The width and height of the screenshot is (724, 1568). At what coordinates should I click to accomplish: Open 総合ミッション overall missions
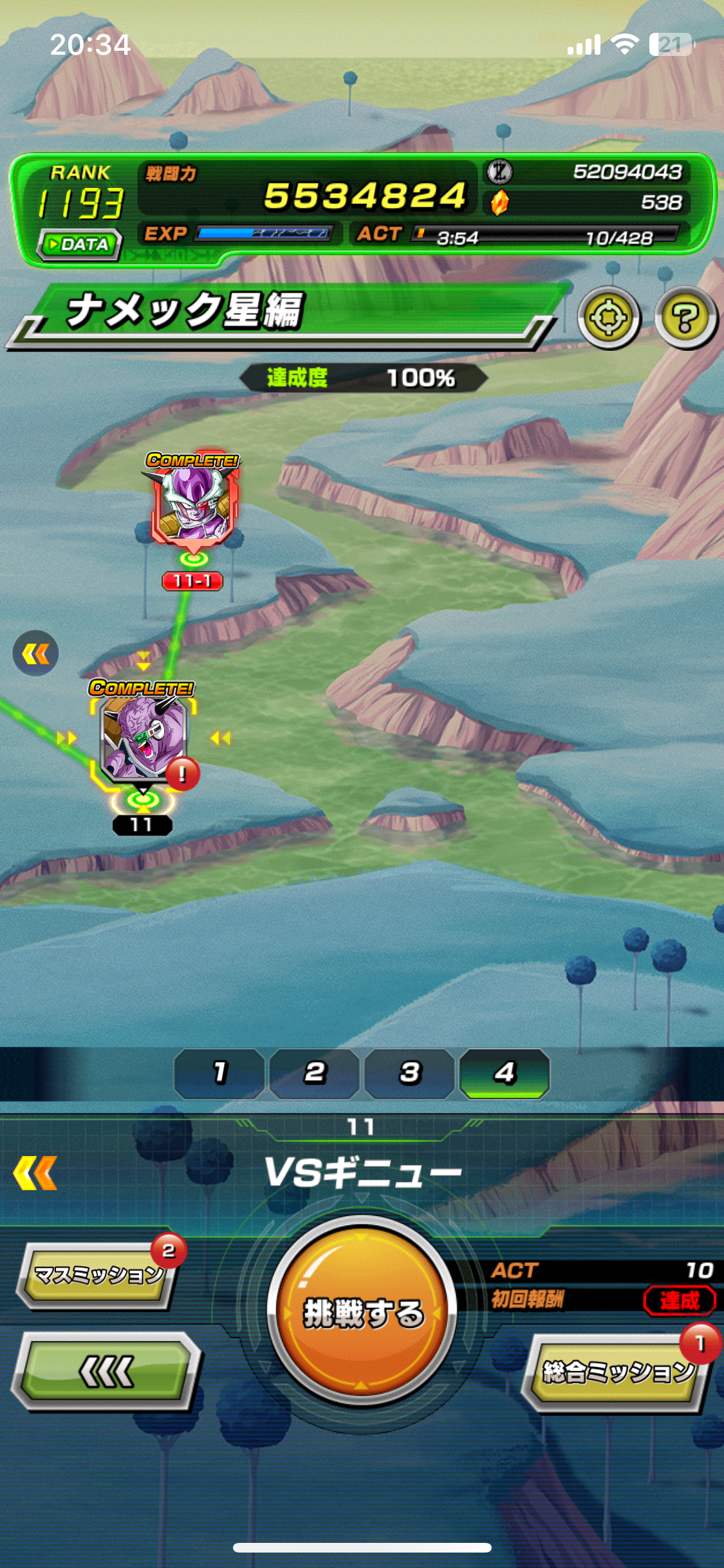pyautogui.click(x=616, y=1371)
